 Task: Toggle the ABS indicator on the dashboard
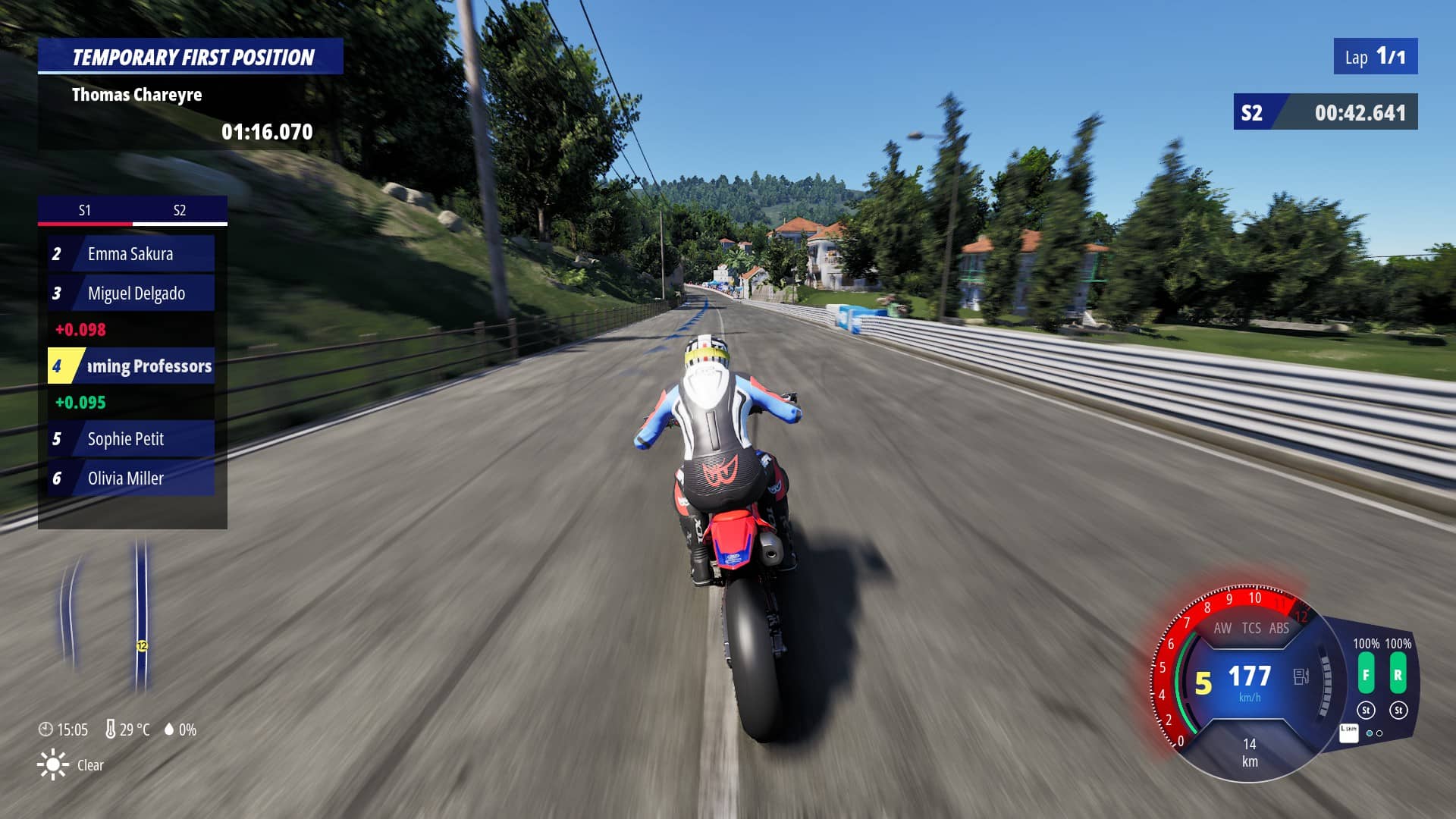pos(1279,628)
